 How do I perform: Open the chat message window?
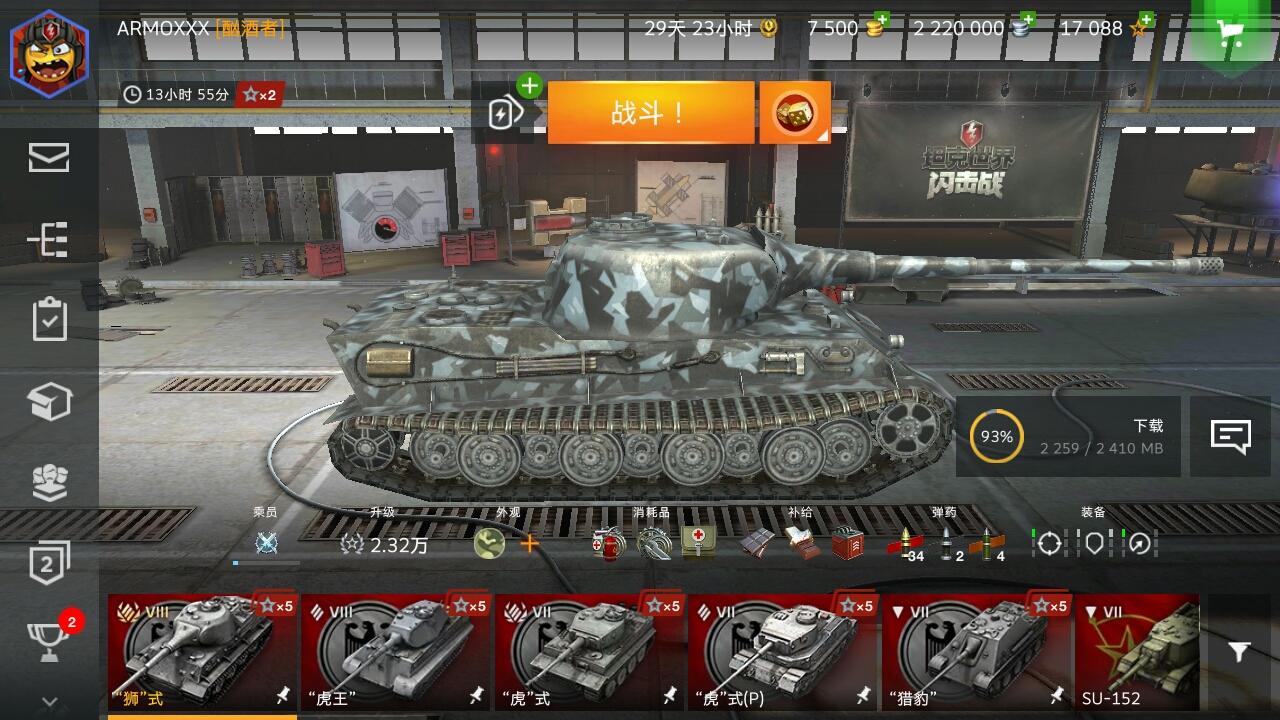point(1231,437)
